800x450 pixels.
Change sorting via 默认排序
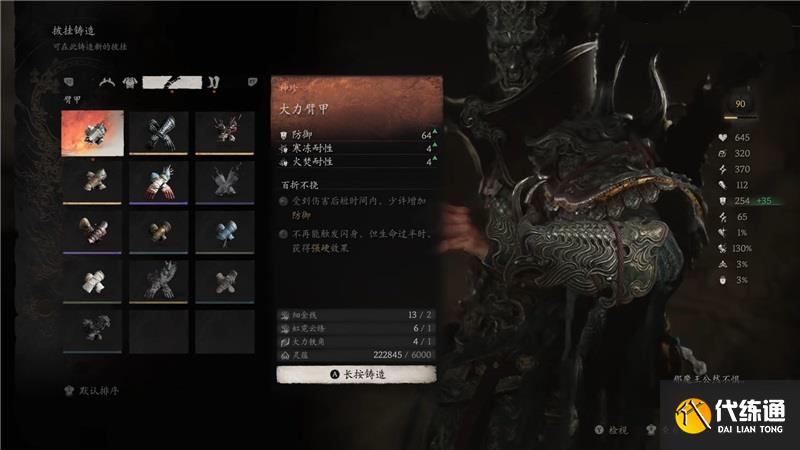pyautogui.click(x=97, y=392)
